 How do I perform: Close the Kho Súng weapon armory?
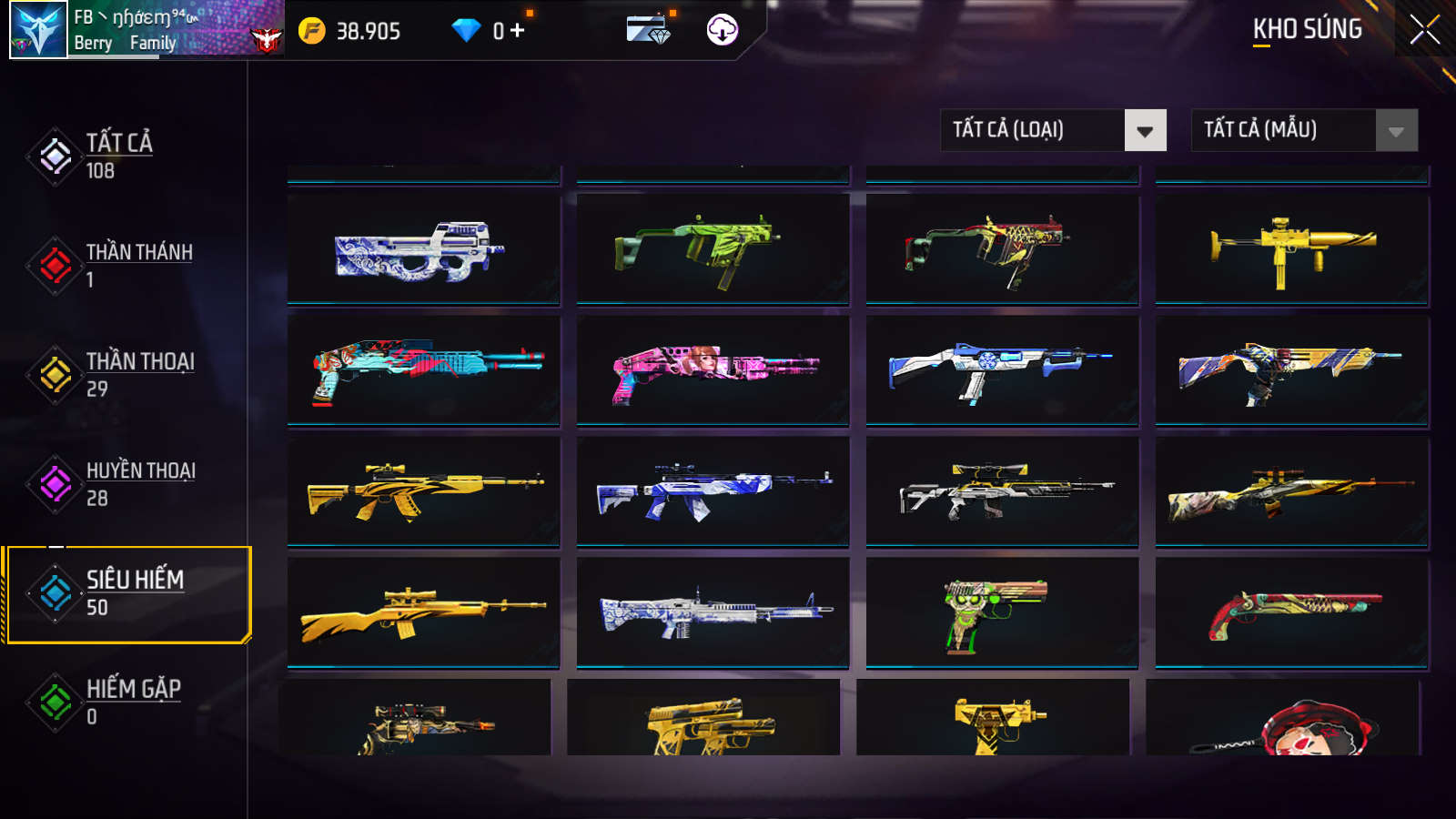[x=1424, y=29]
